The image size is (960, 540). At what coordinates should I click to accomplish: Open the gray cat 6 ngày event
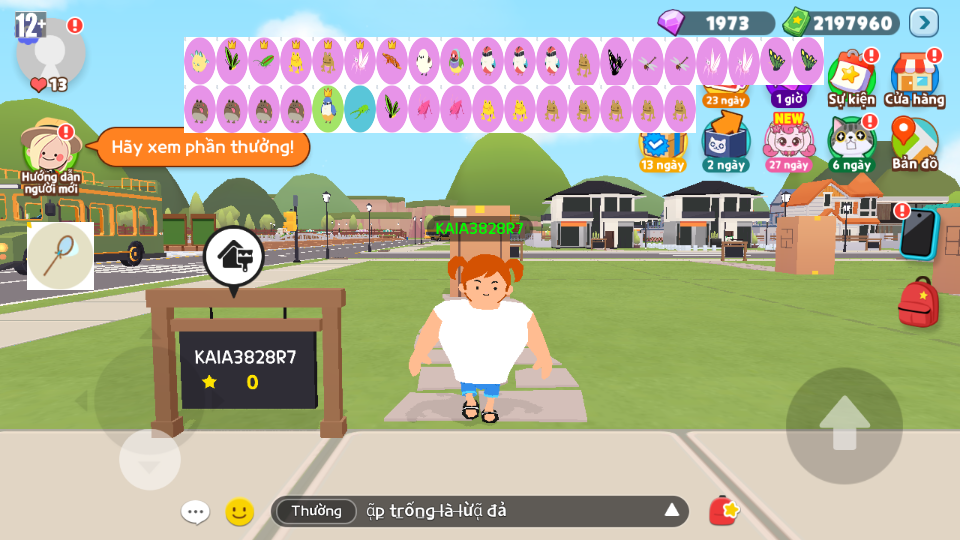point(851,144)
